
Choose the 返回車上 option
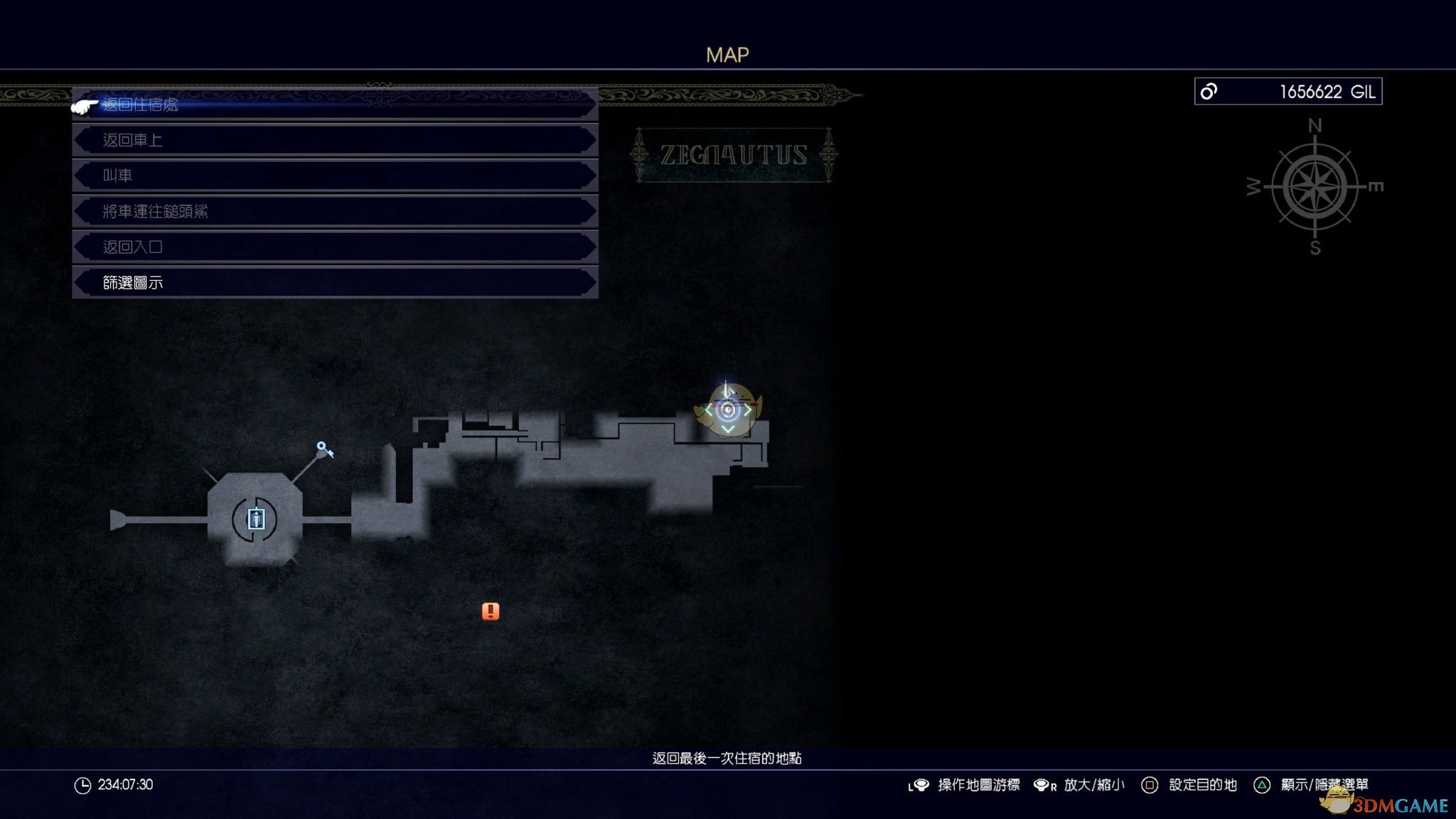334,140
